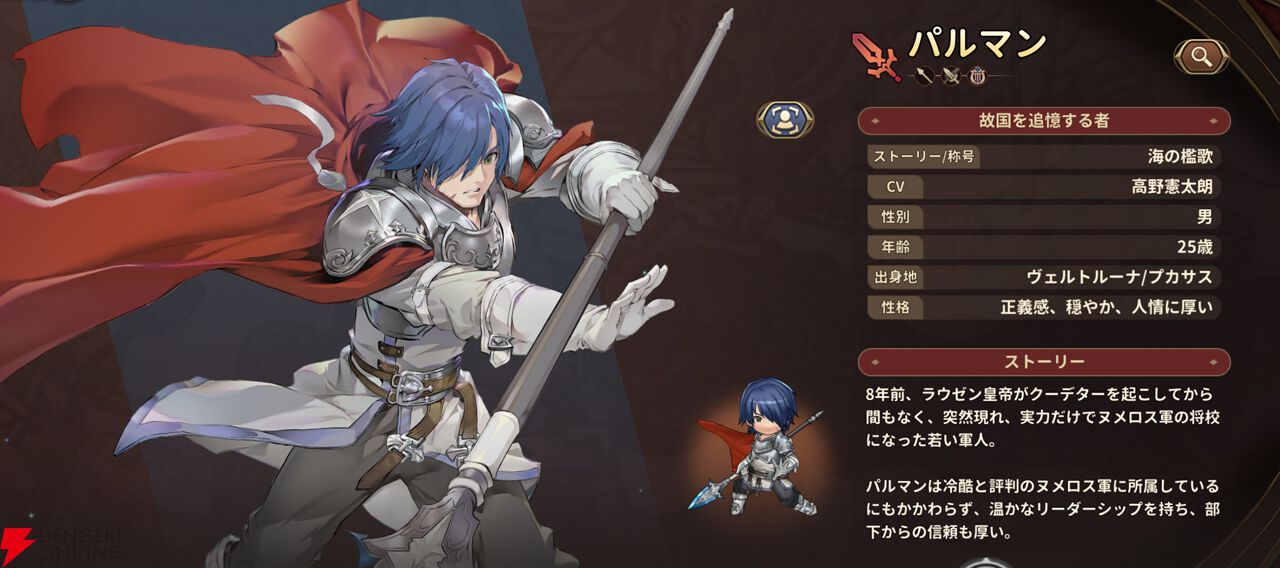The image size is (1280, 568).
Task: Tap the crossed swords trait icon
Action: click(949, 74)
